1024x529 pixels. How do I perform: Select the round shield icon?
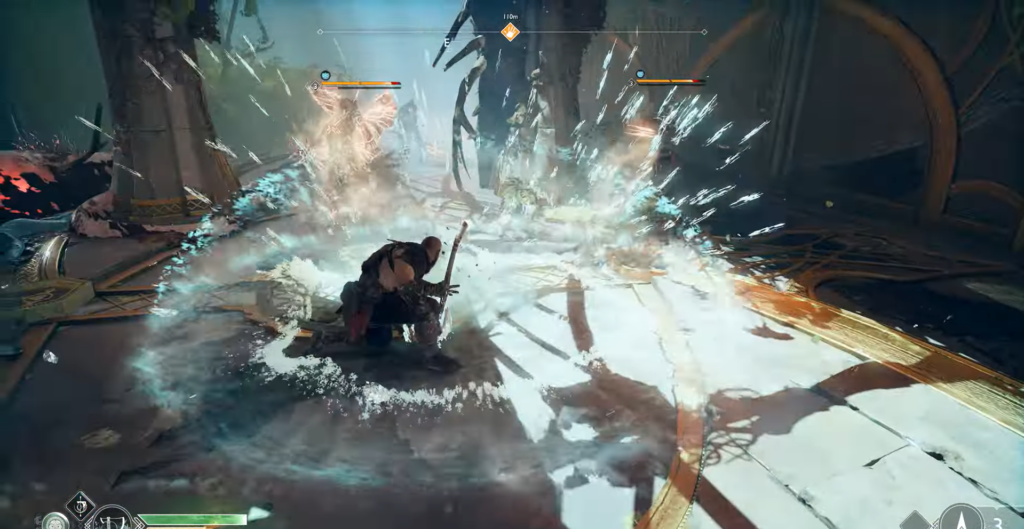point(54,521)
